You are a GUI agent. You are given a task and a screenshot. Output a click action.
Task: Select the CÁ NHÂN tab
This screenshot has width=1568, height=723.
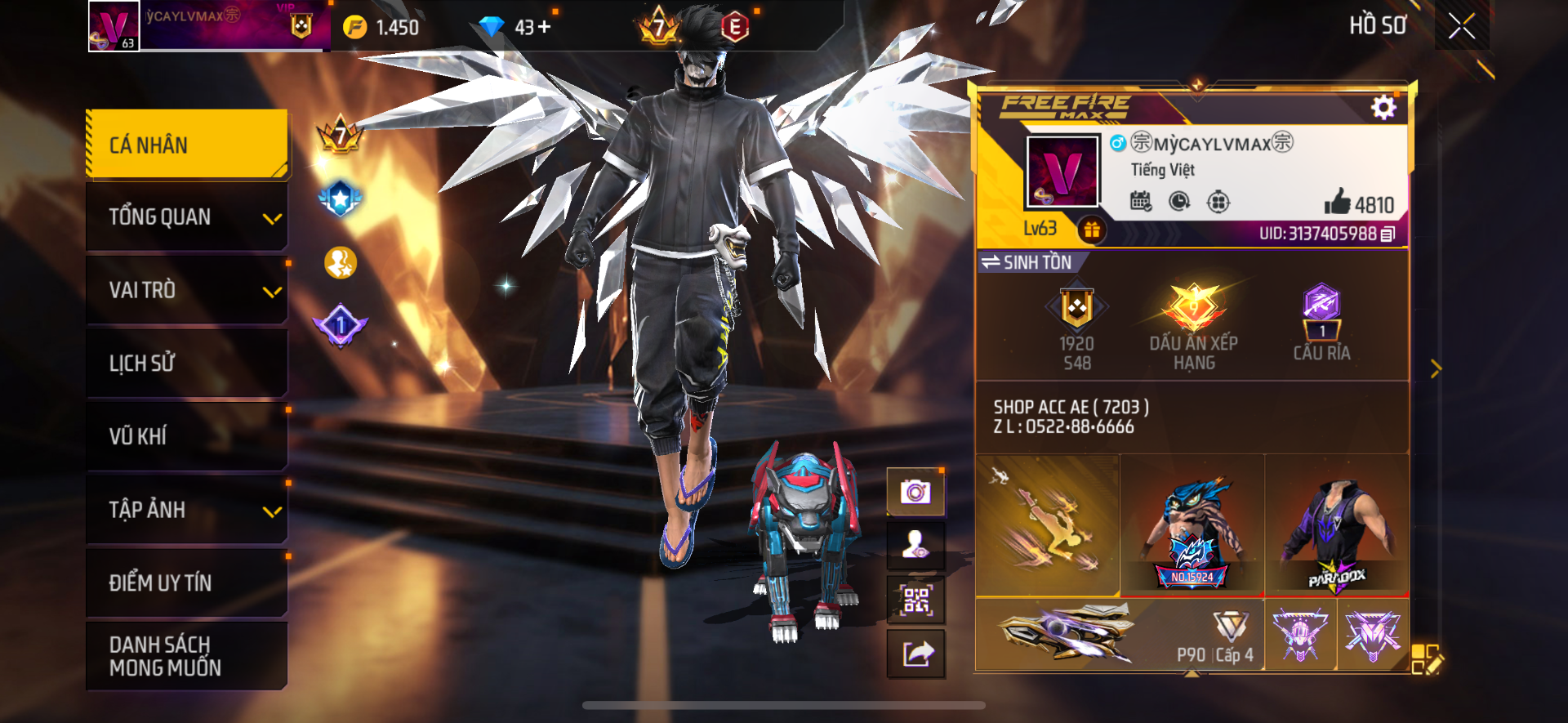(x=187, y=145)
